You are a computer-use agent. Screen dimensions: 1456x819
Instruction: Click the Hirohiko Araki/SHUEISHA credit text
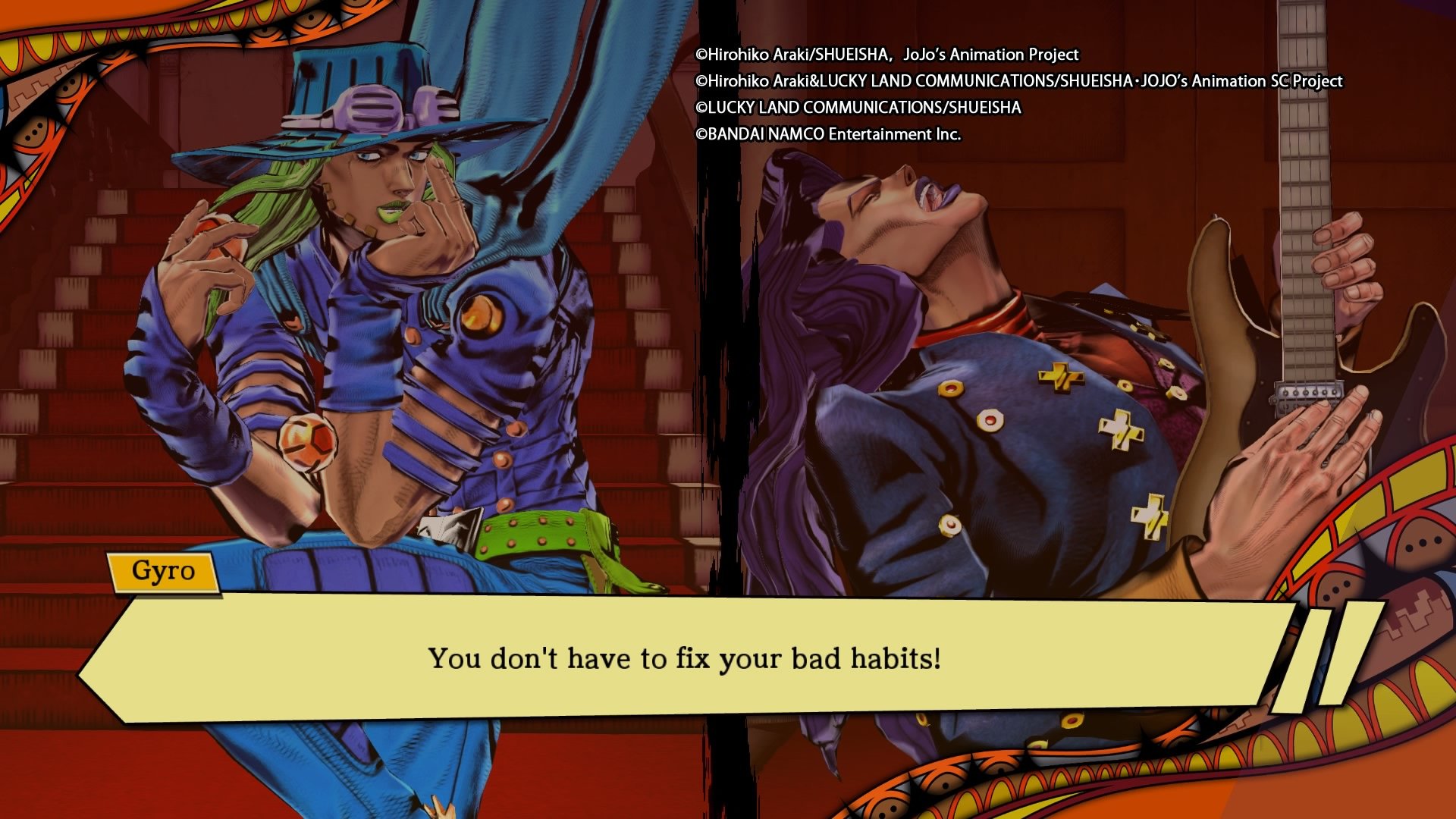[x=887, y=55]
